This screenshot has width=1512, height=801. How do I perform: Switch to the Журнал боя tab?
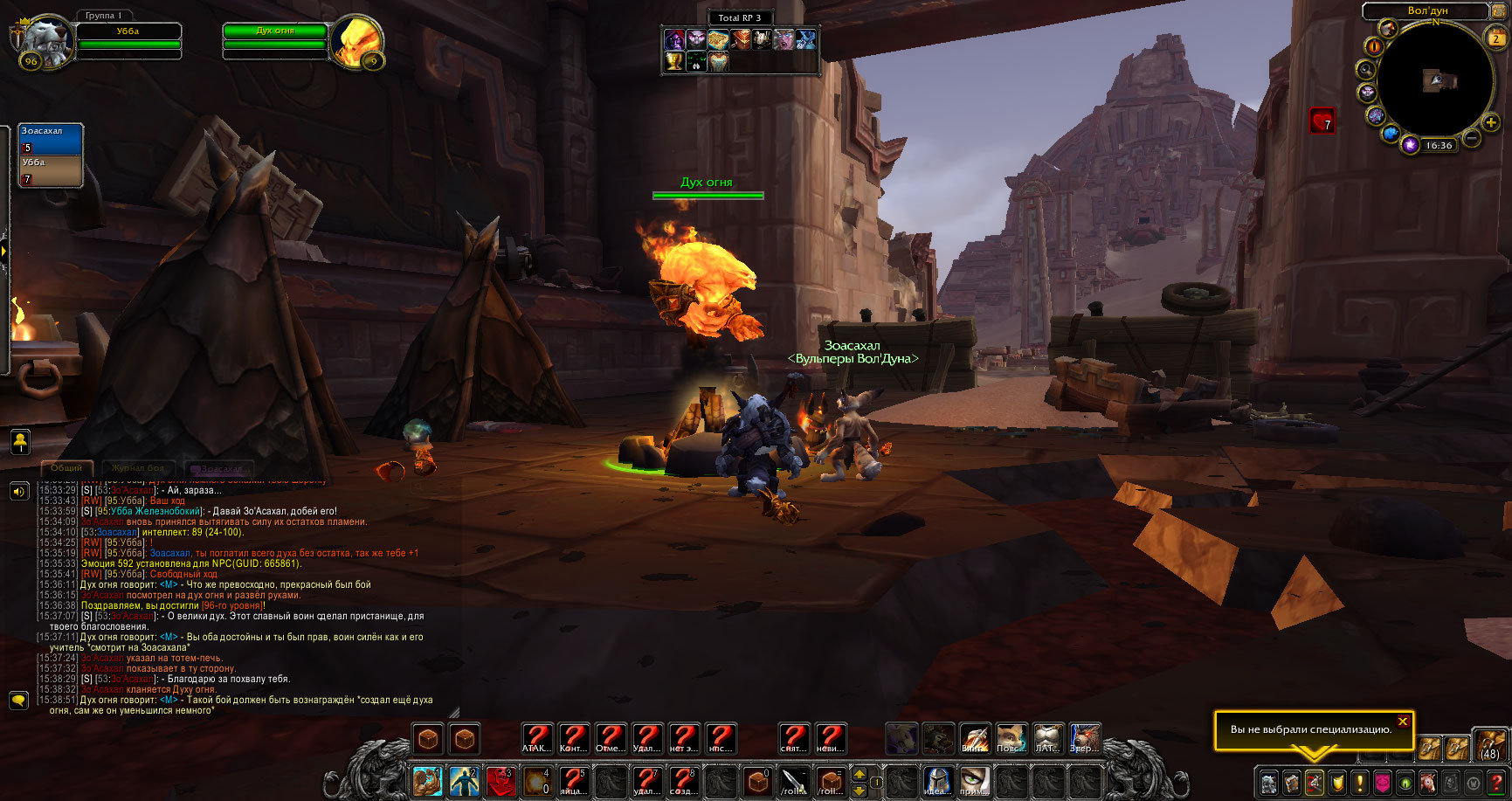pyautogui.click(x=138, y=468)
